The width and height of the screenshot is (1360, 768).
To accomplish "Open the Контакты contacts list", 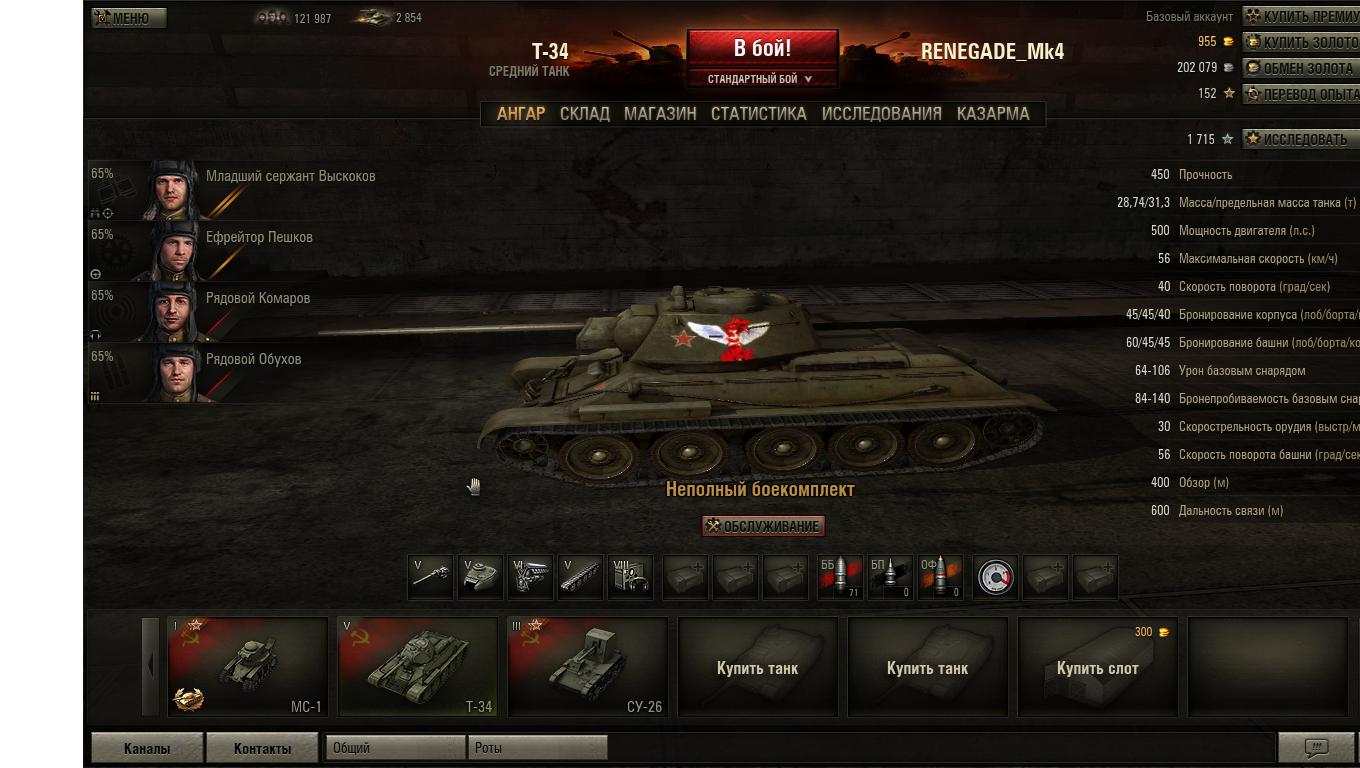I will 262,748.
